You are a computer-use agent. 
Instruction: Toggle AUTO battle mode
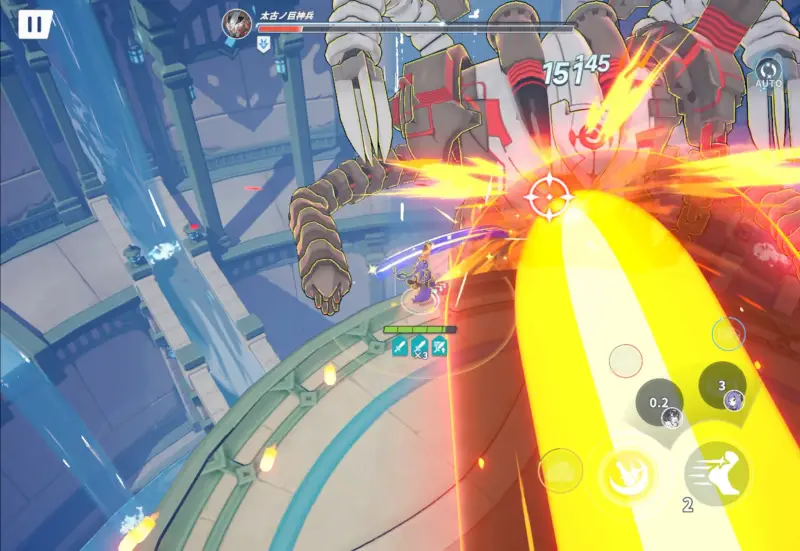click(768, 73)
